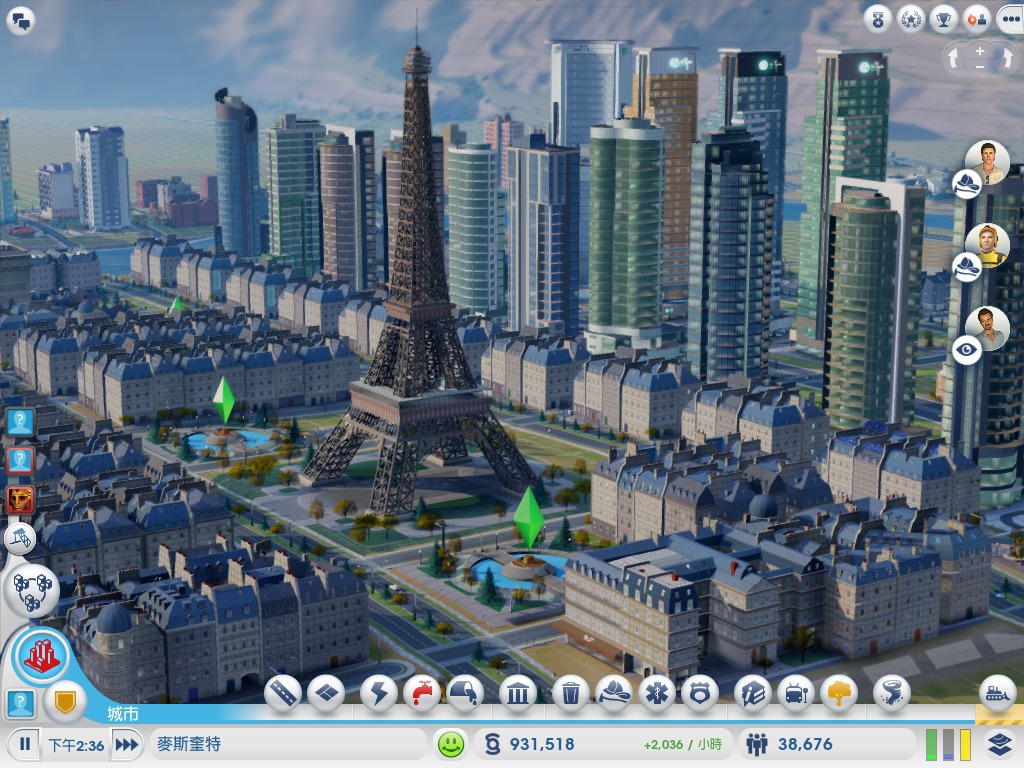The width and height of the screenshot is (1024, 768).
Task: Open the disasters tornado menu
Action: point(891,692)
